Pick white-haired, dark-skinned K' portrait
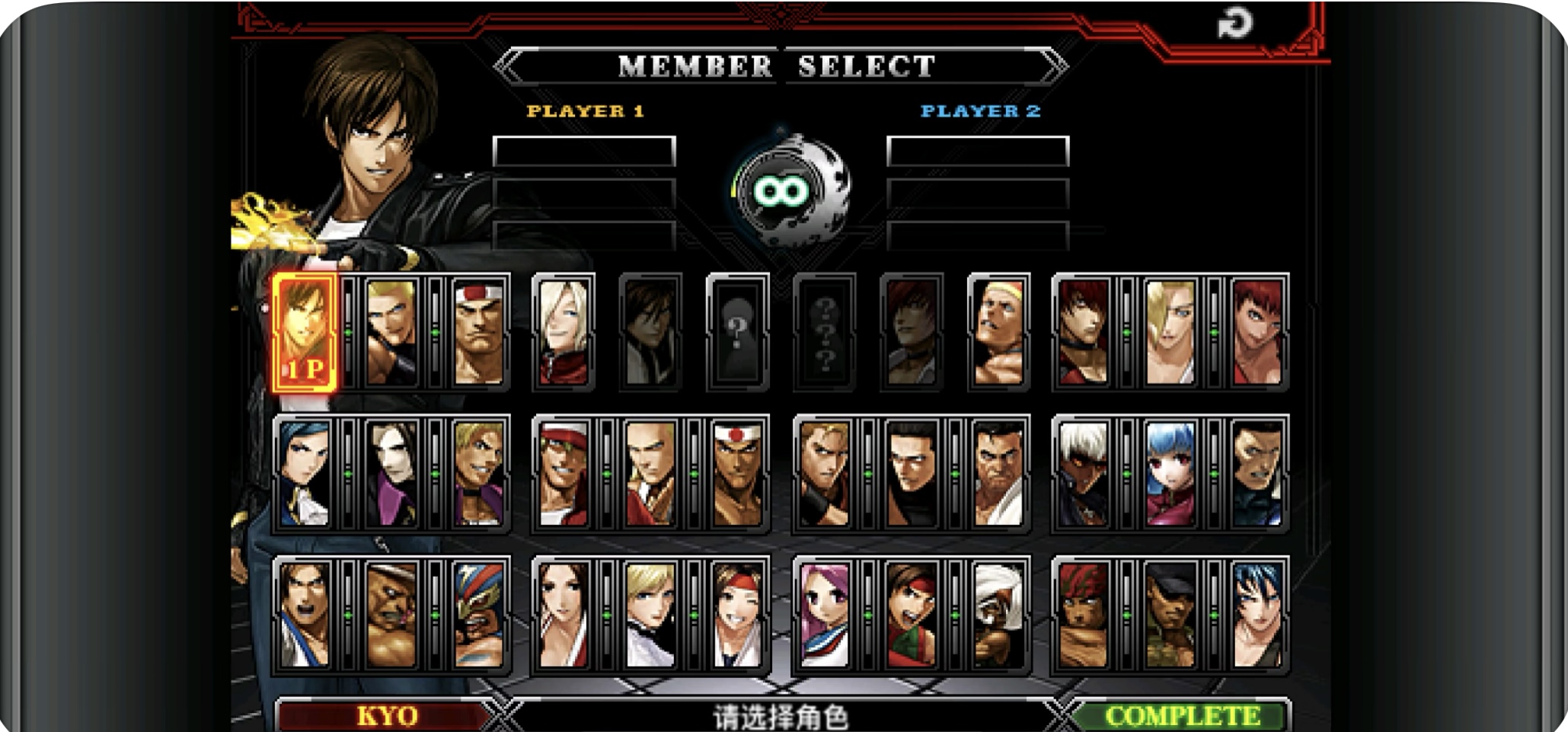This screenshot has height=732, width=1568. (1083, 474)
